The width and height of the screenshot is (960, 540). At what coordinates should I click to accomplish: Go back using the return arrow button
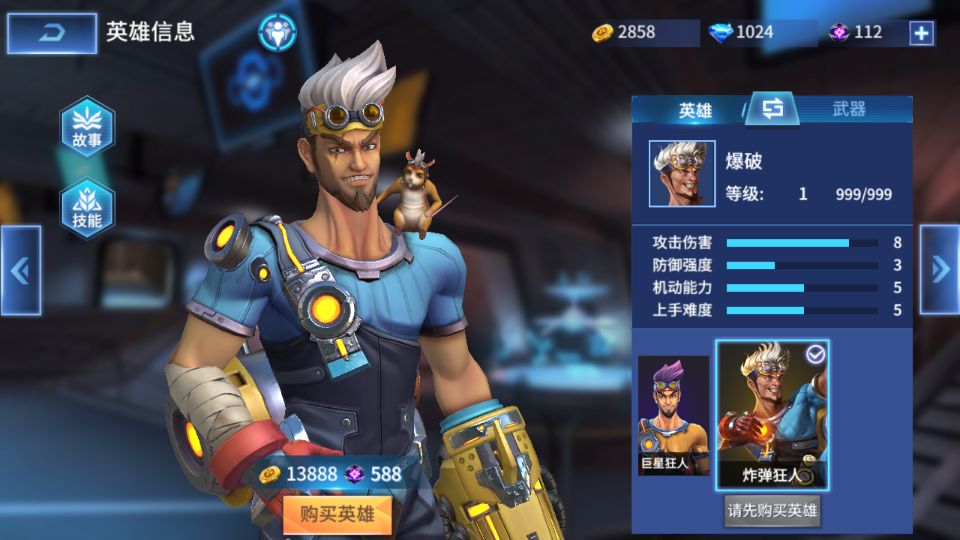pyautogui.click(x=52, y=33)
